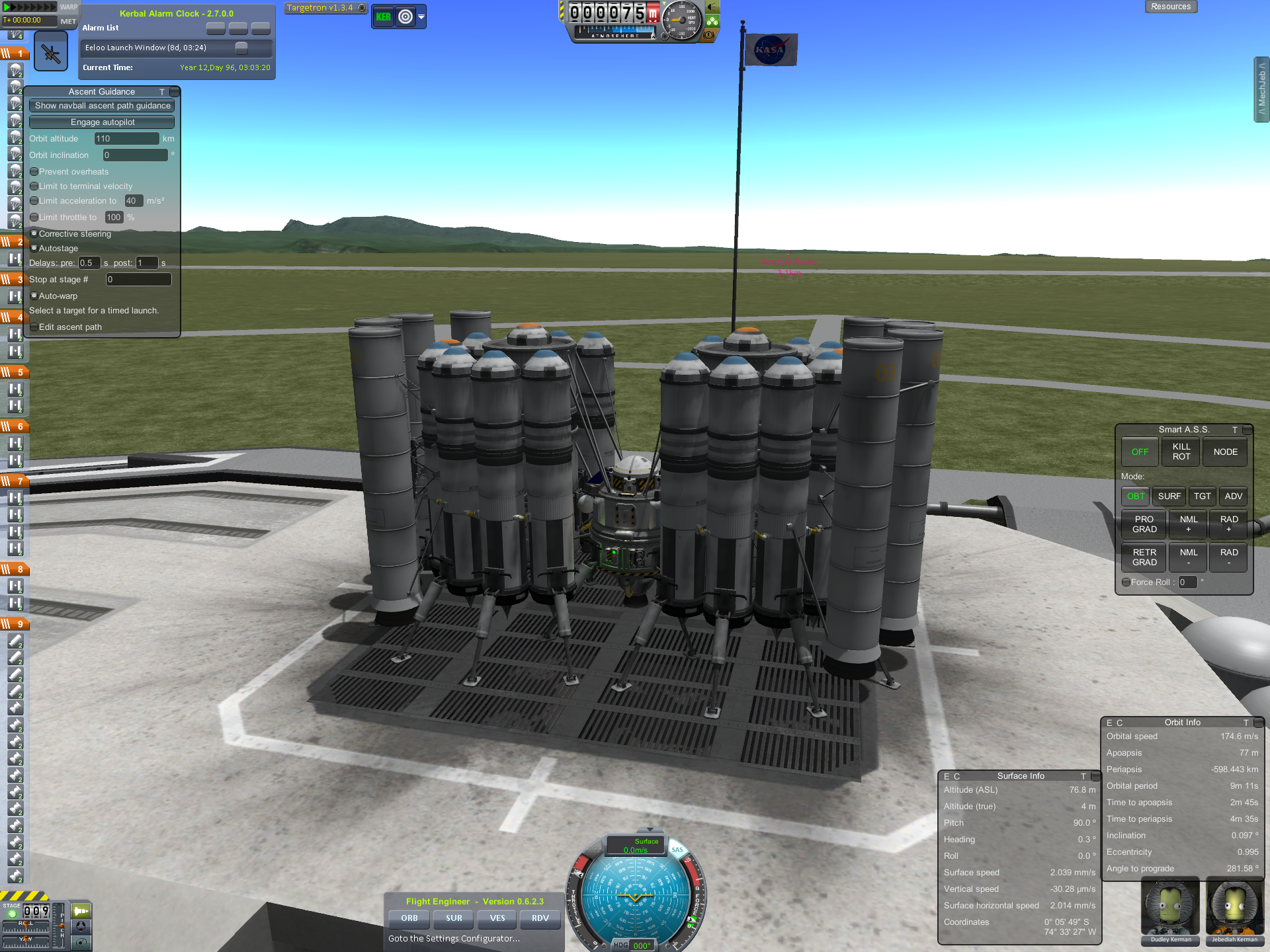Select KILL ROT in Smart A.S.S.
This screenshot has height=952, width=1270.
(x=1181, y=452)
